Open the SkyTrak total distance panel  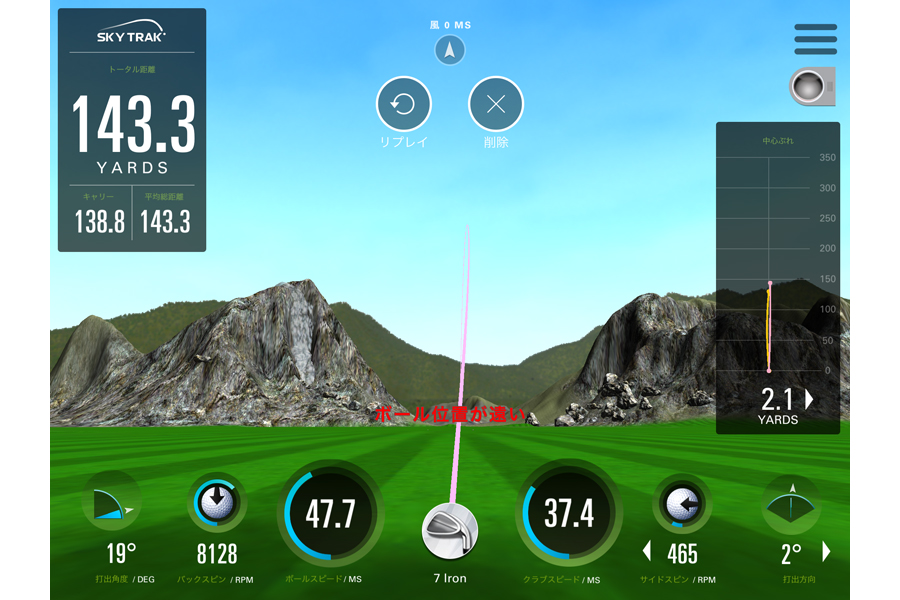132,130
